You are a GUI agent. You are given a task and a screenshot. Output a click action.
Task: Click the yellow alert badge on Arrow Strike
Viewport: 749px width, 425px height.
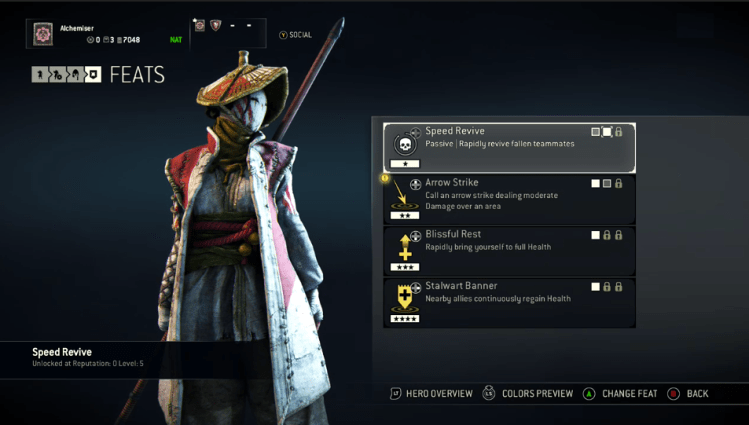[385, 178]
